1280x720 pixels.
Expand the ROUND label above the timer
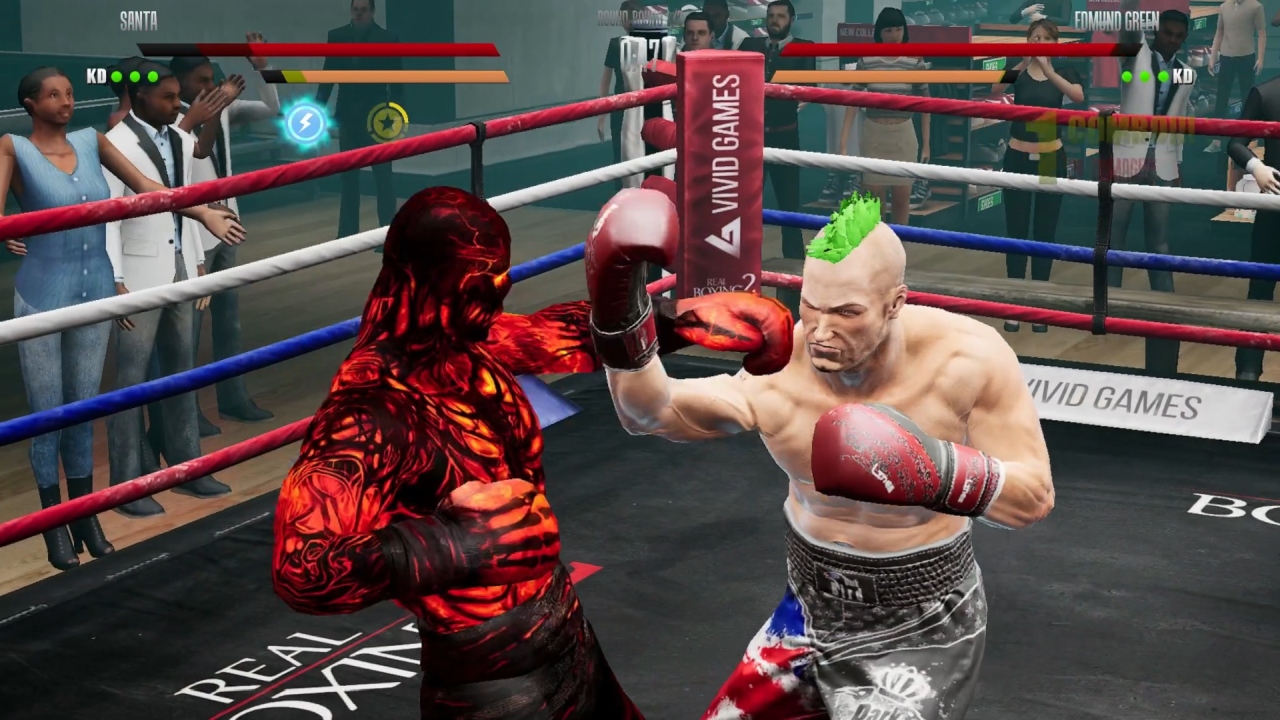point(615,18)
